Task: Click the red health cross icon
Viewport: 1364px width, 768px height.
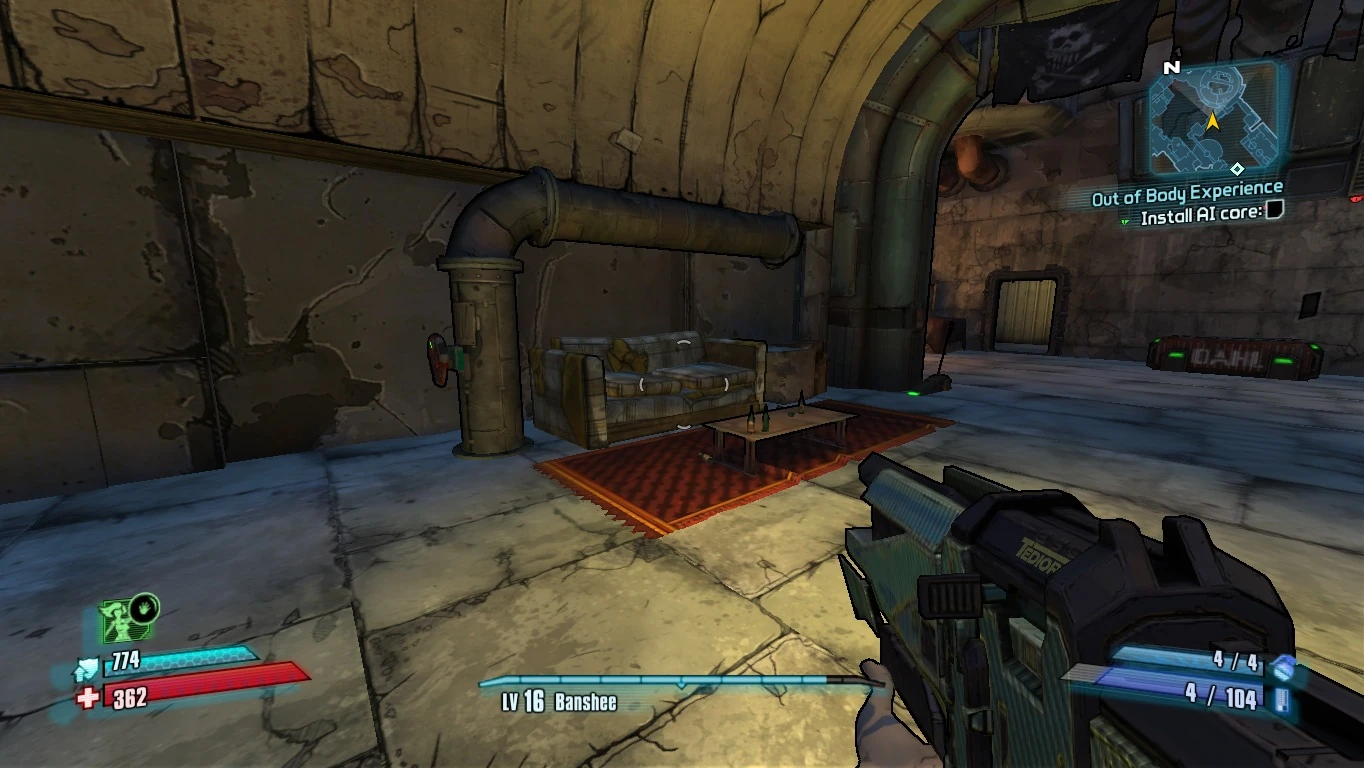Action: click(88, 698)
